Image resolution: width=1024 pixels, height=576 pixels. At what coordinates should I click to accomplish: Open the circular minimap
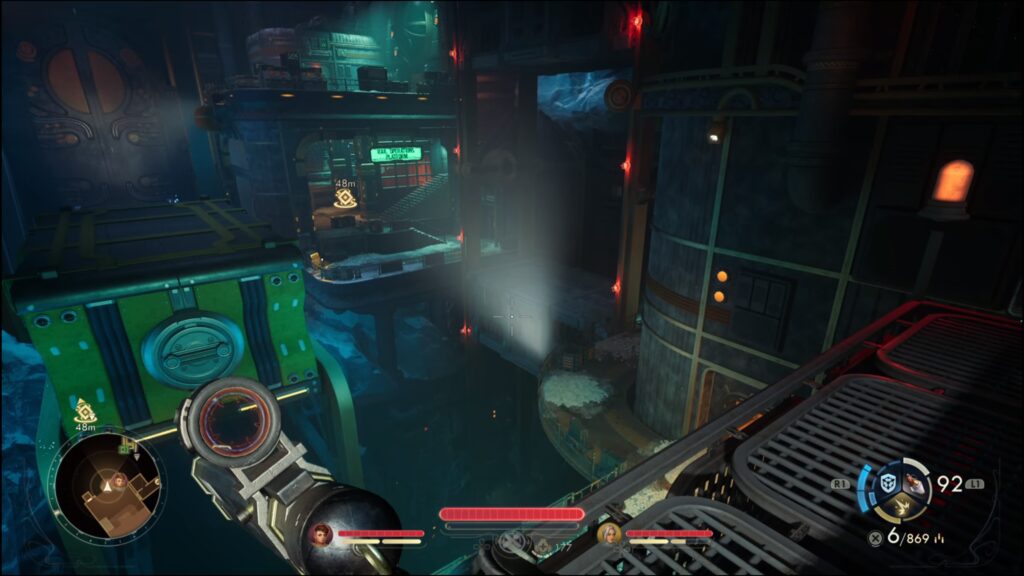107,487
